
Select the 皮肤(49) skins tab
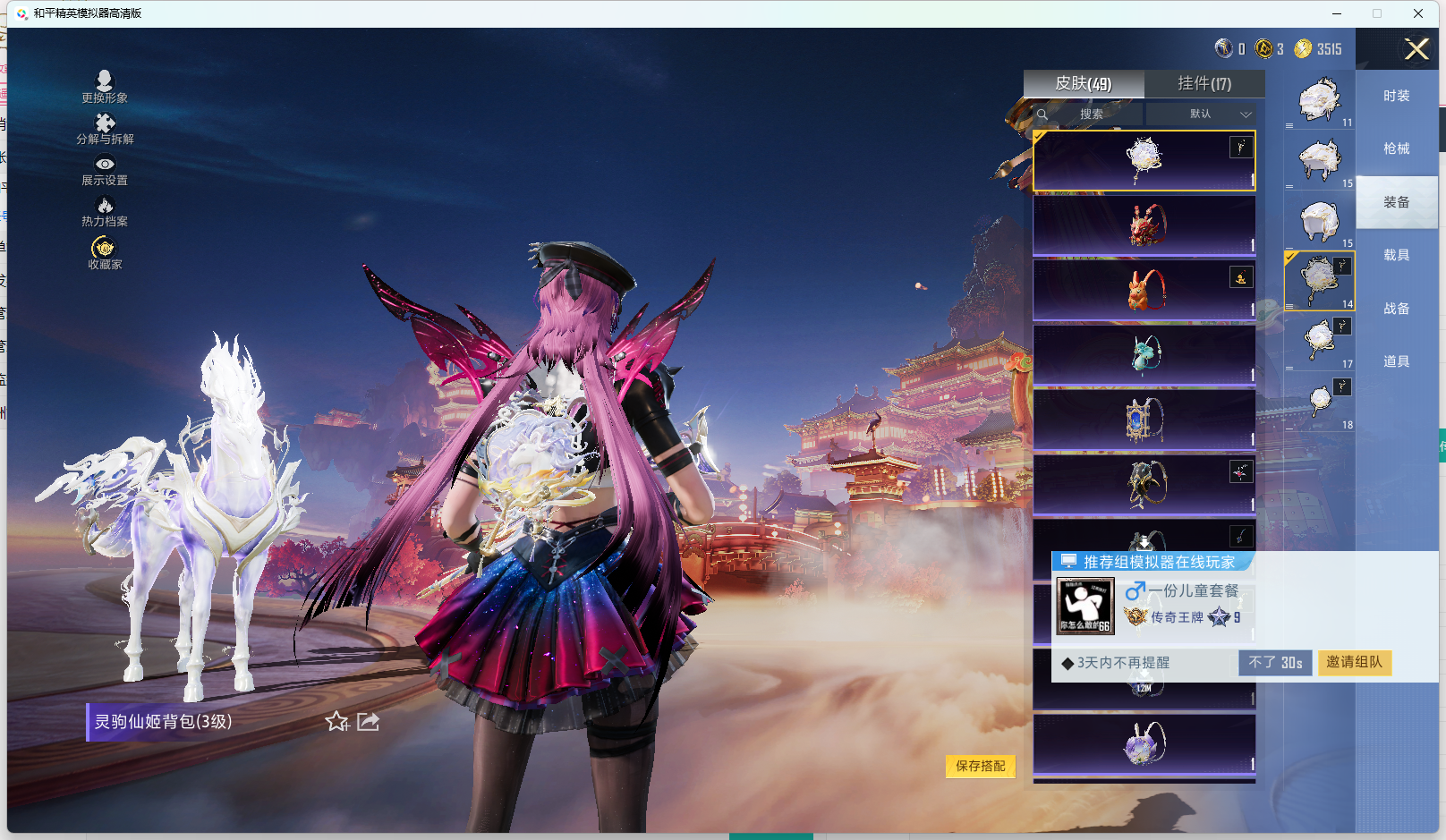pos(1084,83)
